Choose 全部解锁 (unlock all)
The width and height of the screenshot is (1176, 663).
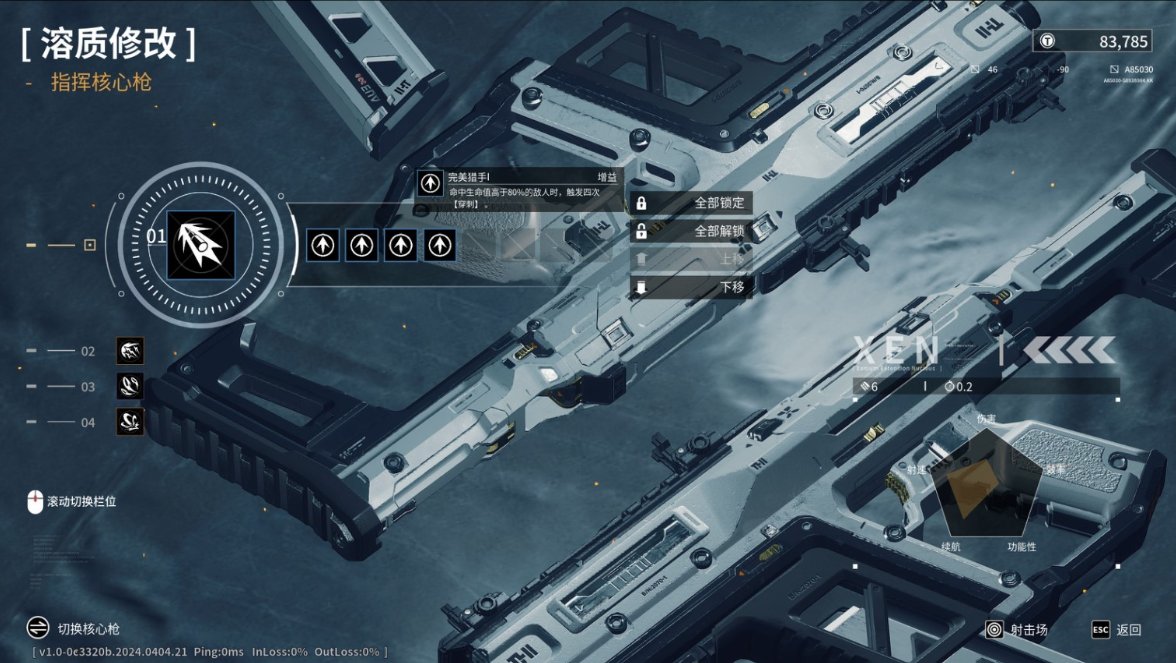click(691, 231)
